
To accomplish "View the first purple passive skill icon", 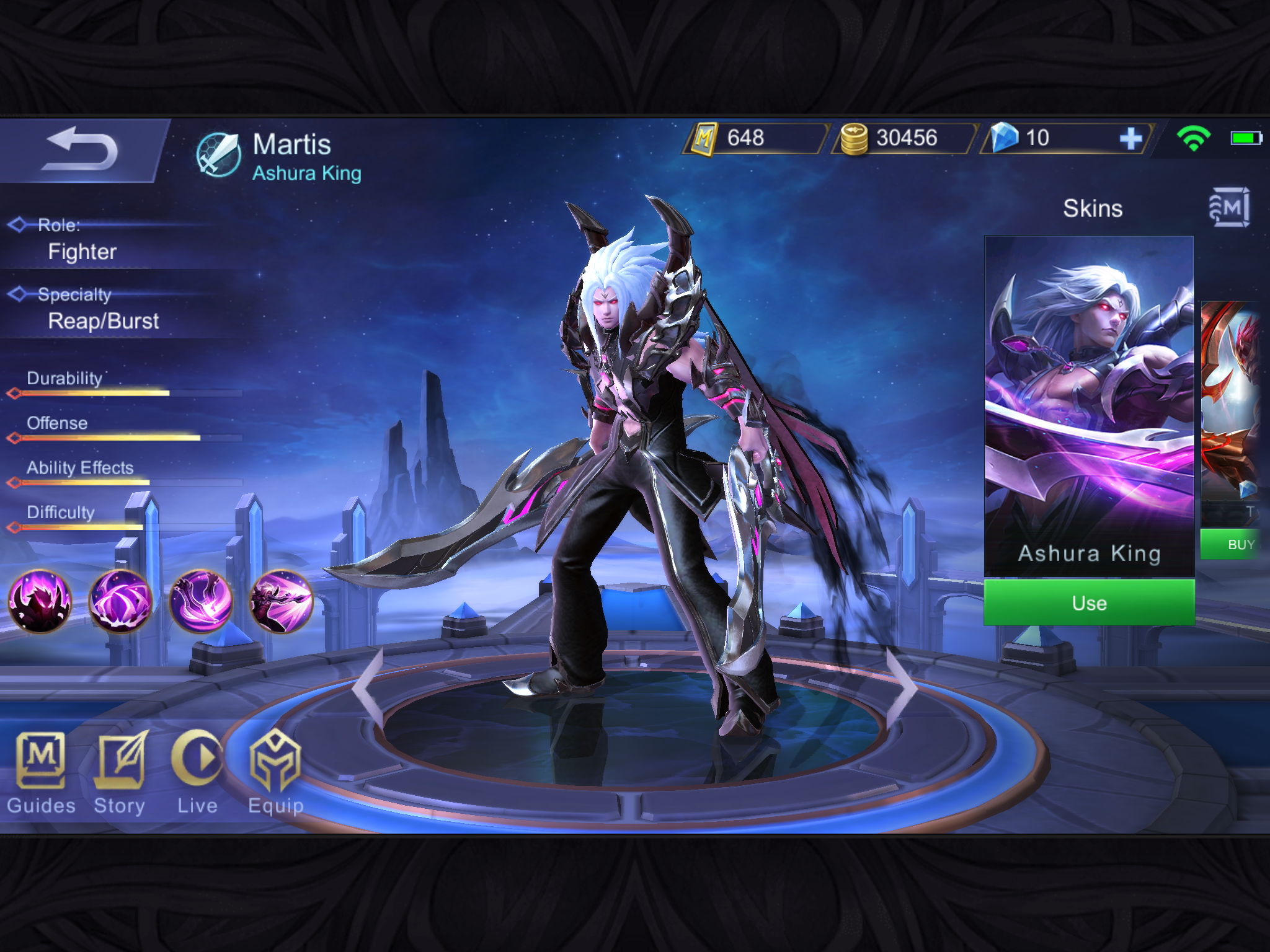I will tap(40, 601).
